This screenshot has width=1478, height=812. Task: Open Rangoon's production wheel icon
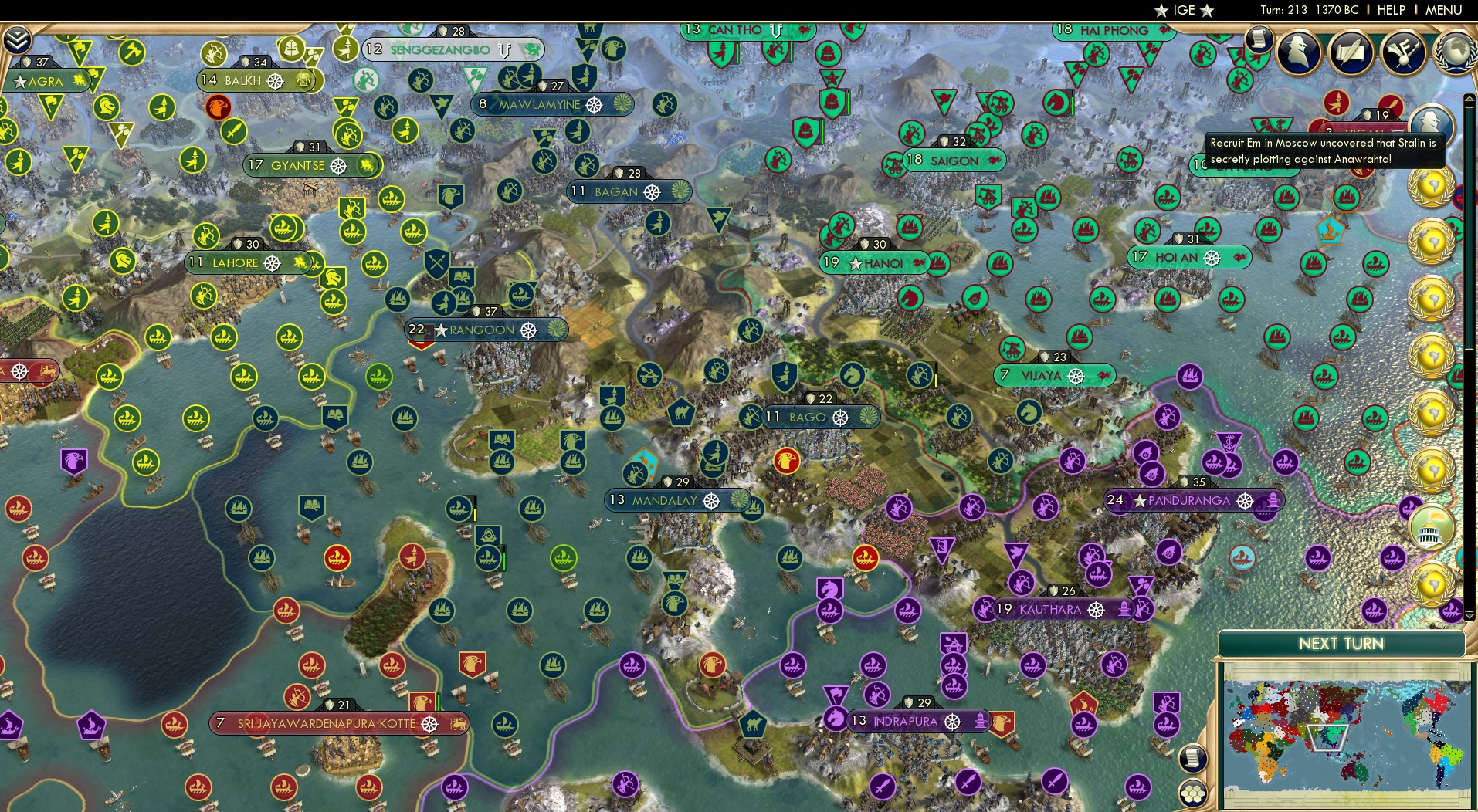pyautogui.click(x=529, y=330)
